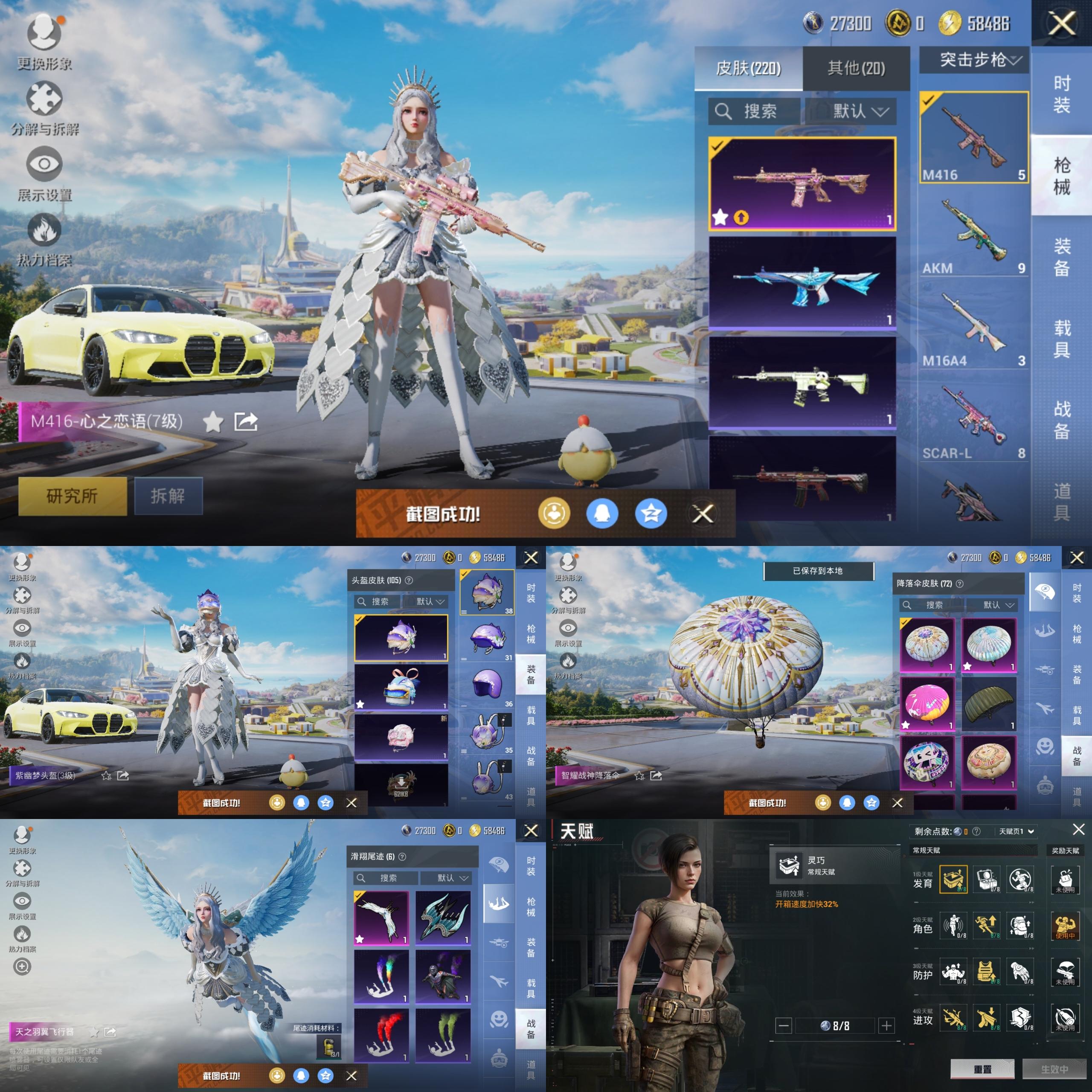Select the blue ice-winged M416 skin
Viewport: 1092px width, 1092px height.
(802, 282)
